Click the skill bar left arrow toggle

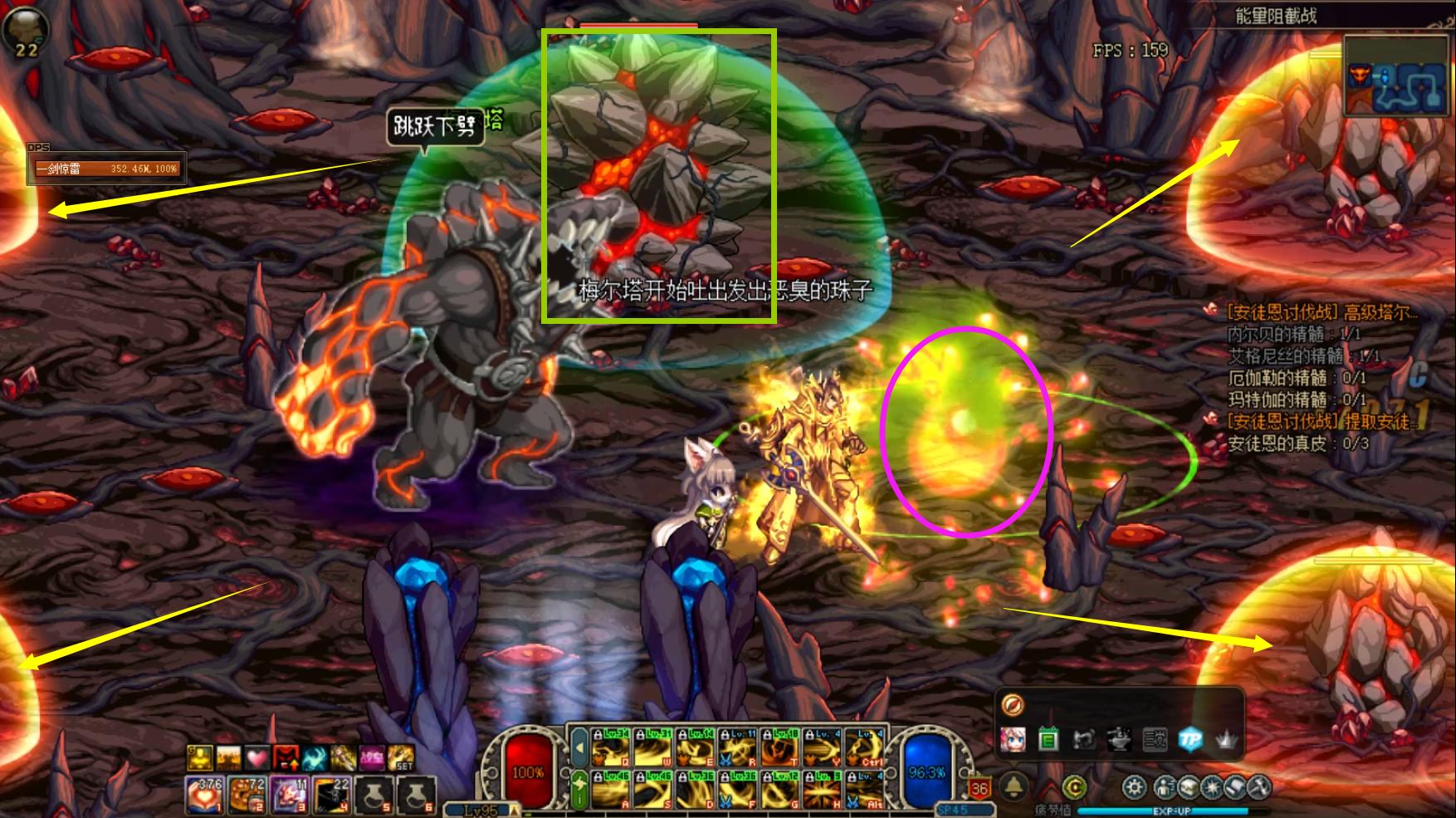click(580, 747)
